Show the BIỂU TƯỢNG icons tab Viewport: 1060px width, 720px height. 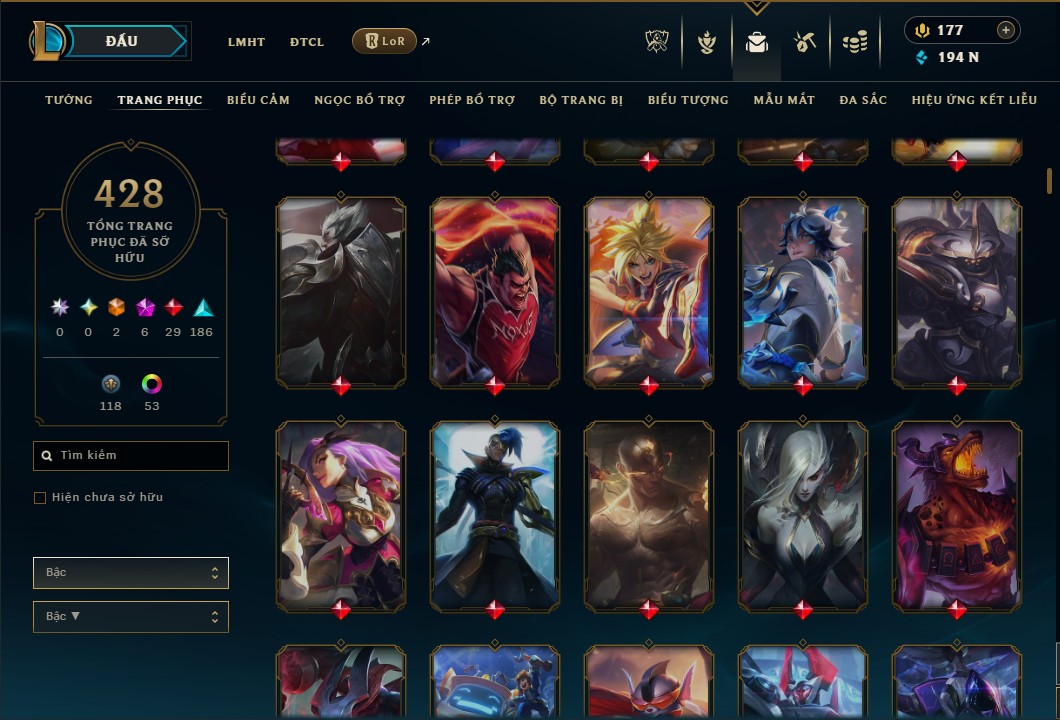(688, 100)
